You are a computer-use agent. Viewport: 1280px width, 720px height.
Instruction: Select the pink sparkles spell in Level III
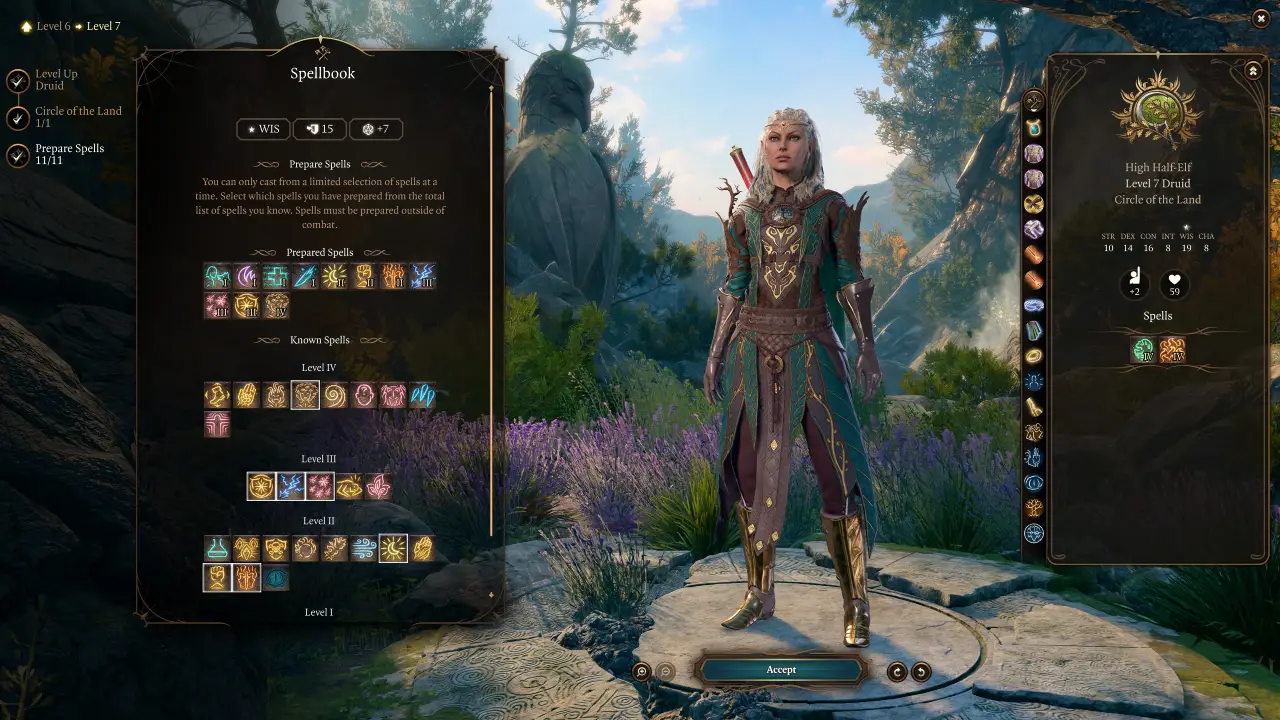pyautogui.click(x=319, y=486)
